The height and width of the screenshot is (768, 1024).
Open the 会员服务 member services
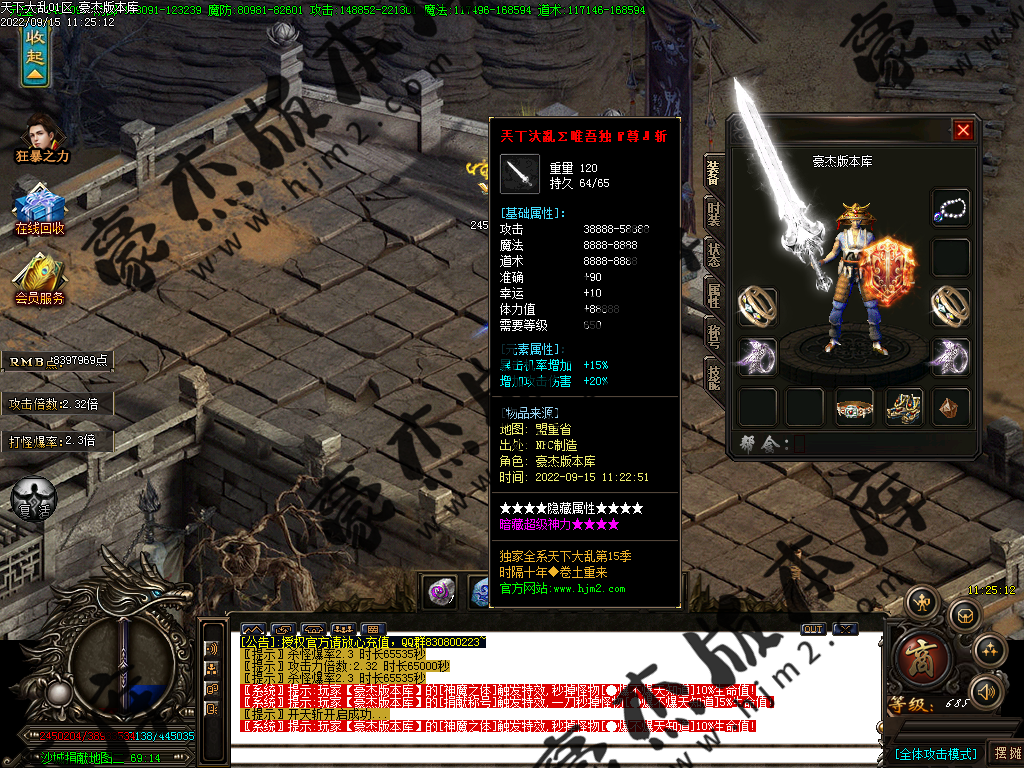[x=40, y=280]
